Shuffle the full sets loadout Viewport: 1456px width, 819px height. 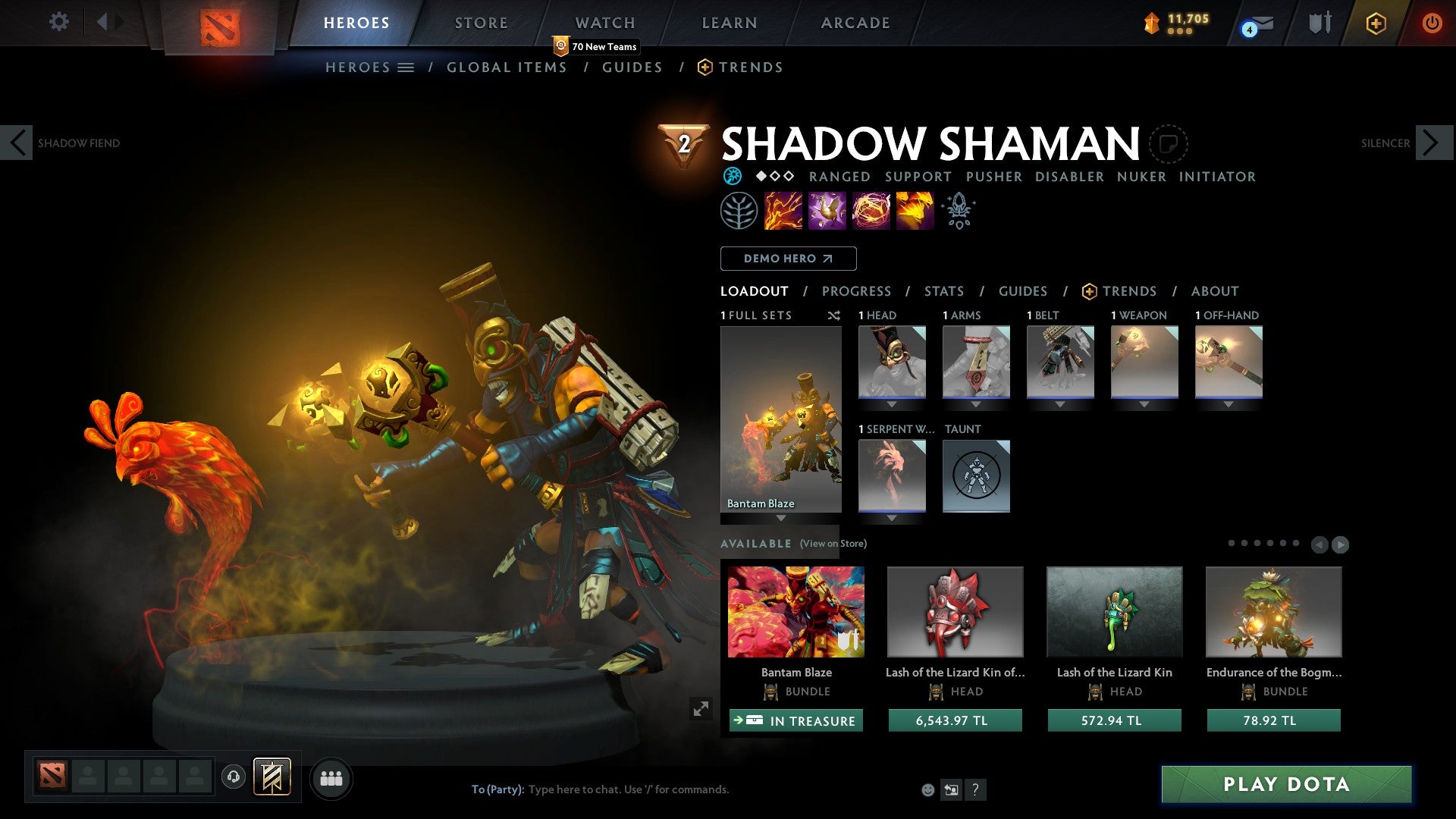tap(834, 315)
